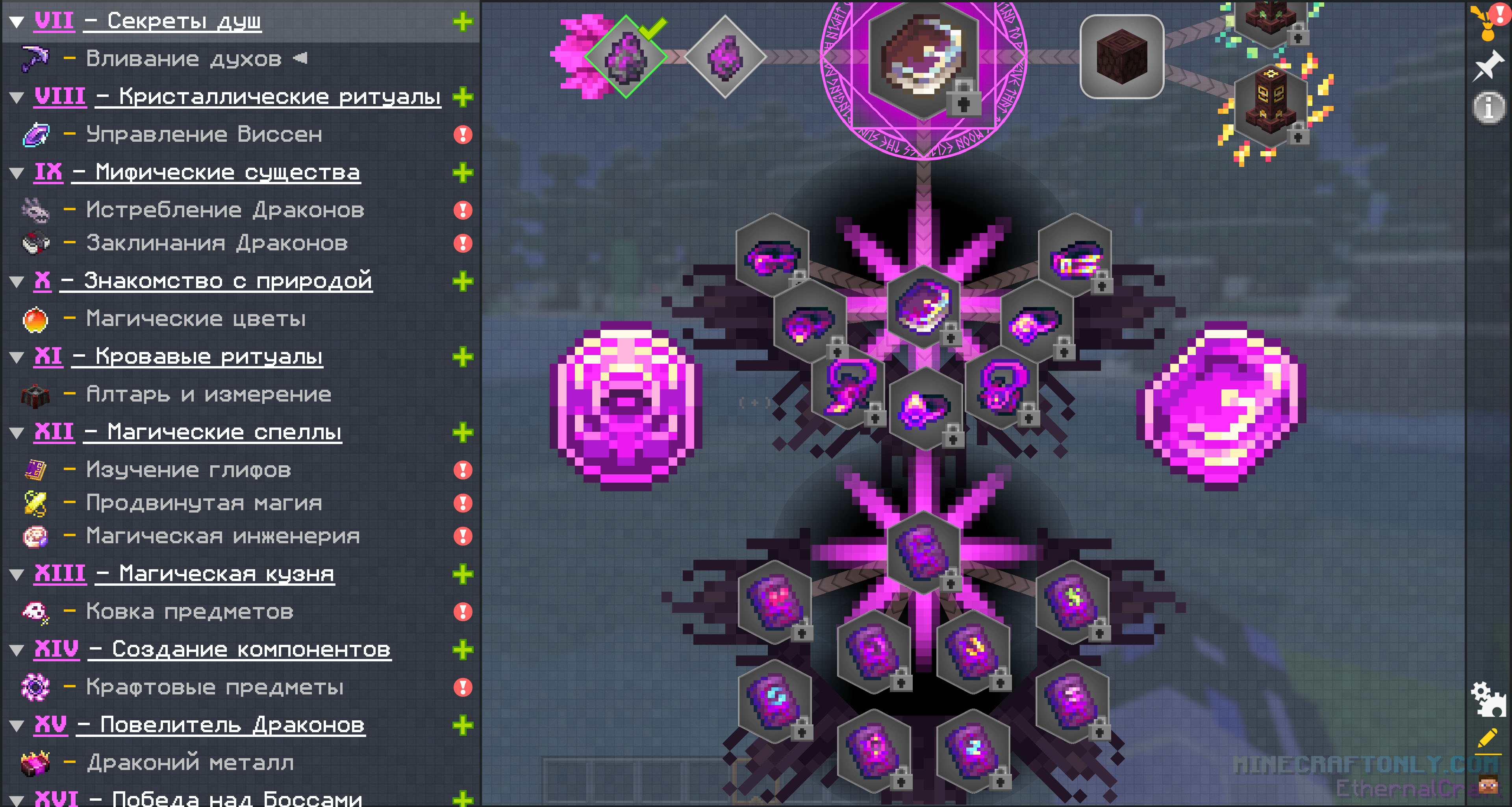Open the info button with letter i
Viewport: 1512px width, 807px height.
(1488, 107)
